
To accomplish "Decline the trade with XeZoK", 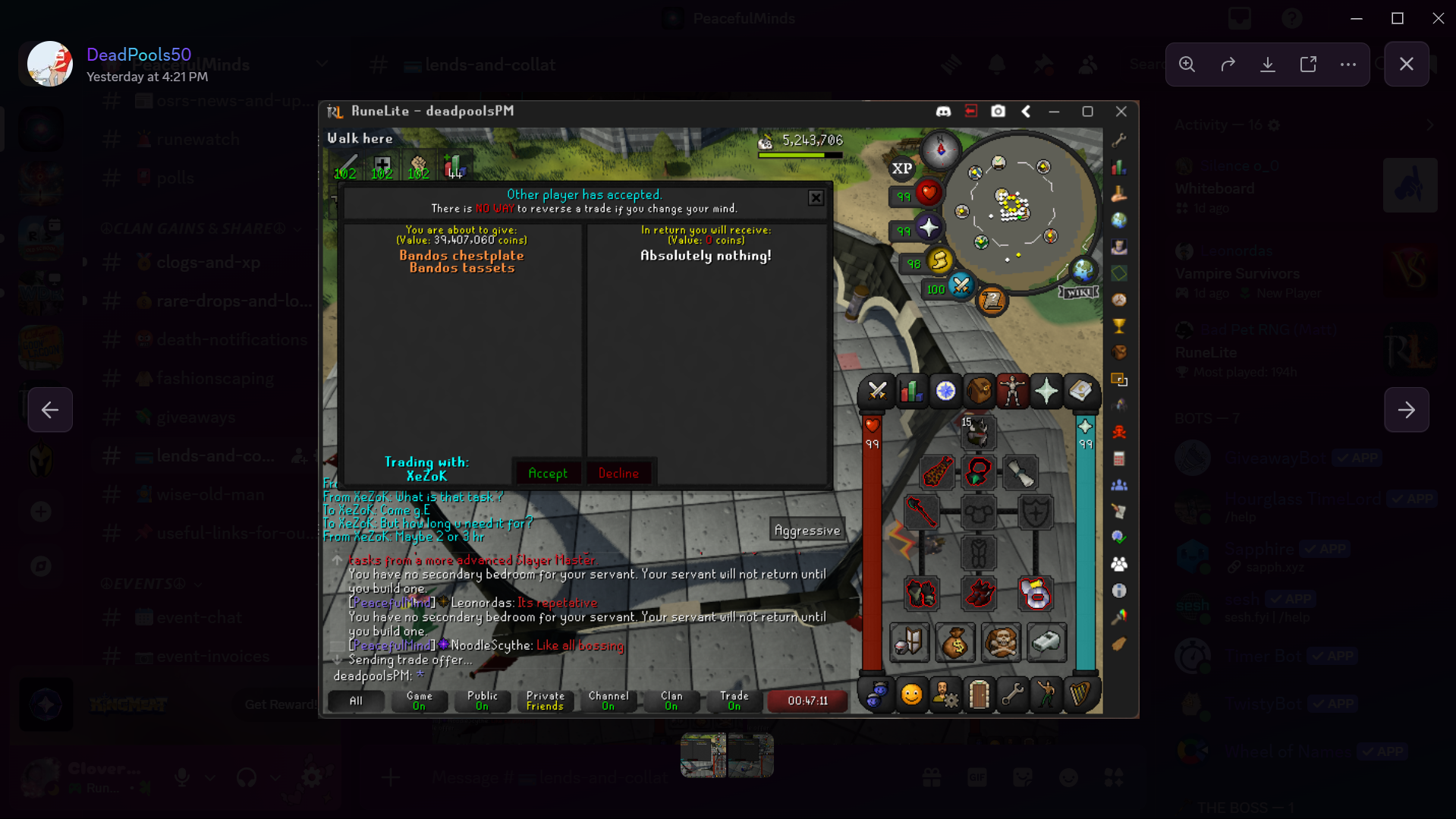I will [619, 472].
